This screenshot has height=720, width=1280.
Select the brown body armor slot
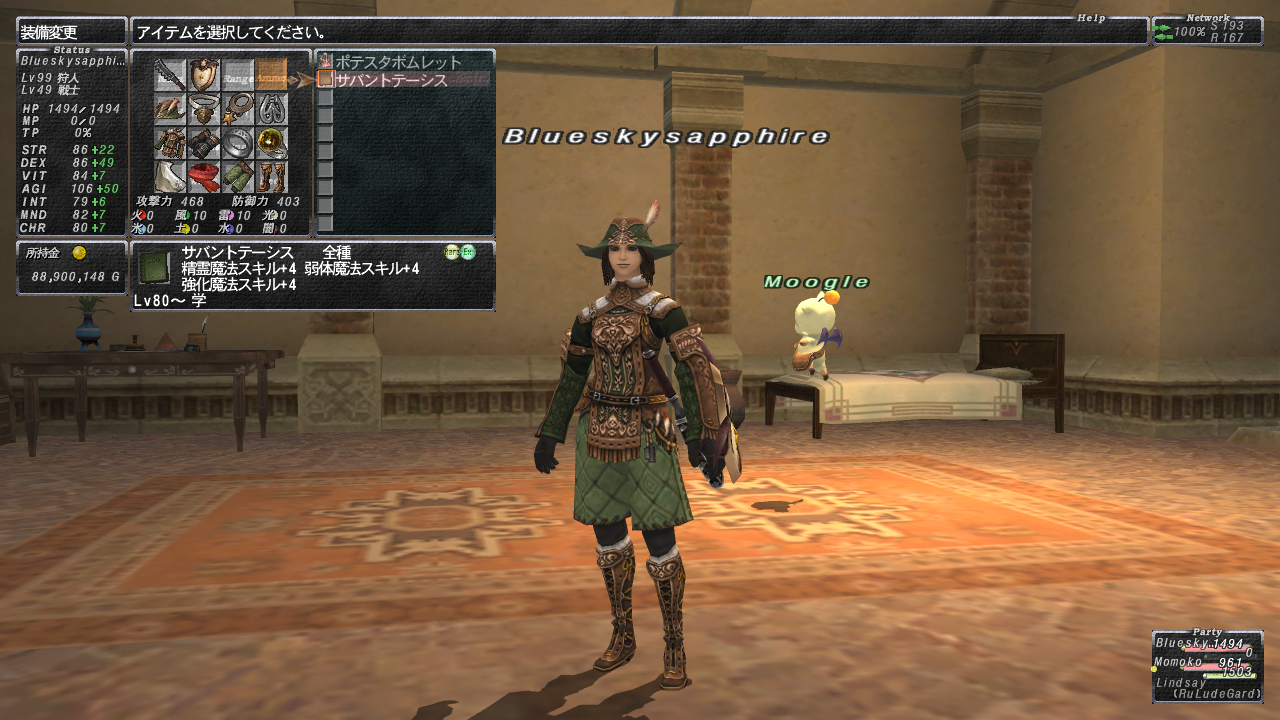point(170,142)
